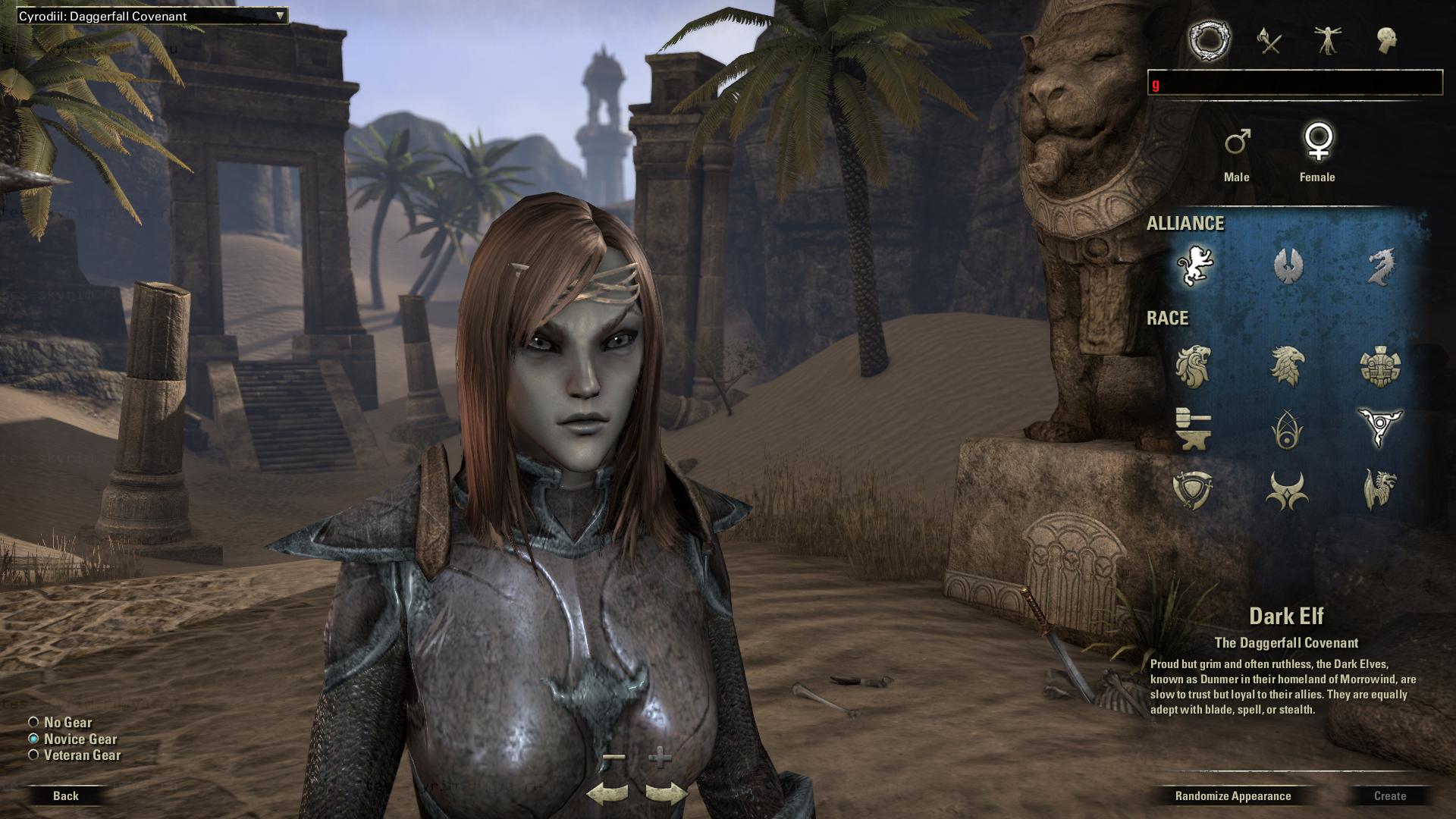Click the character name input field
The image size is (1456, 819).
click(1294, 83)
